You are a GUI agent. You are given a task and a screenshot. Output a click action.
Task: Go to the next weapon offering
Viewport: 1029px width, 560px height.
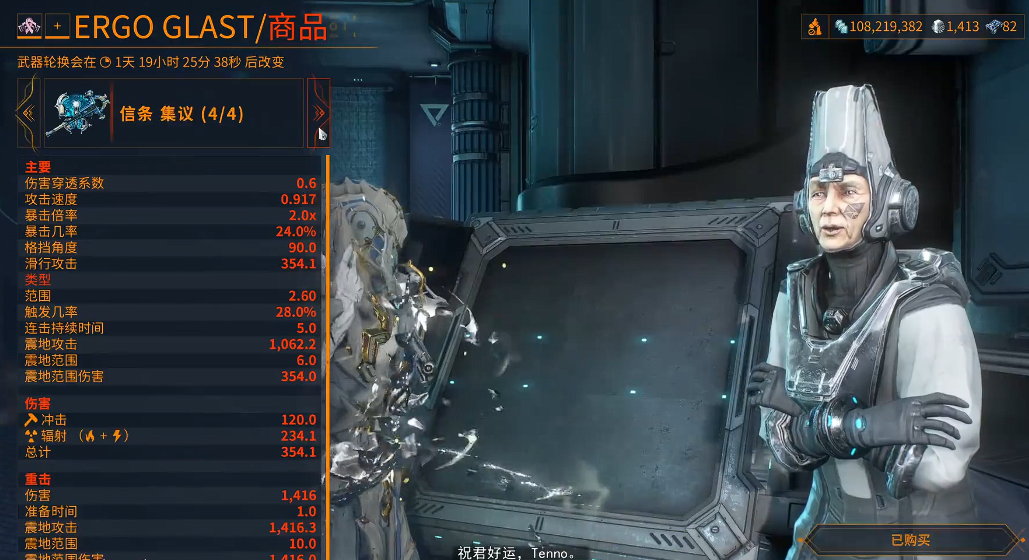[319, 113]
